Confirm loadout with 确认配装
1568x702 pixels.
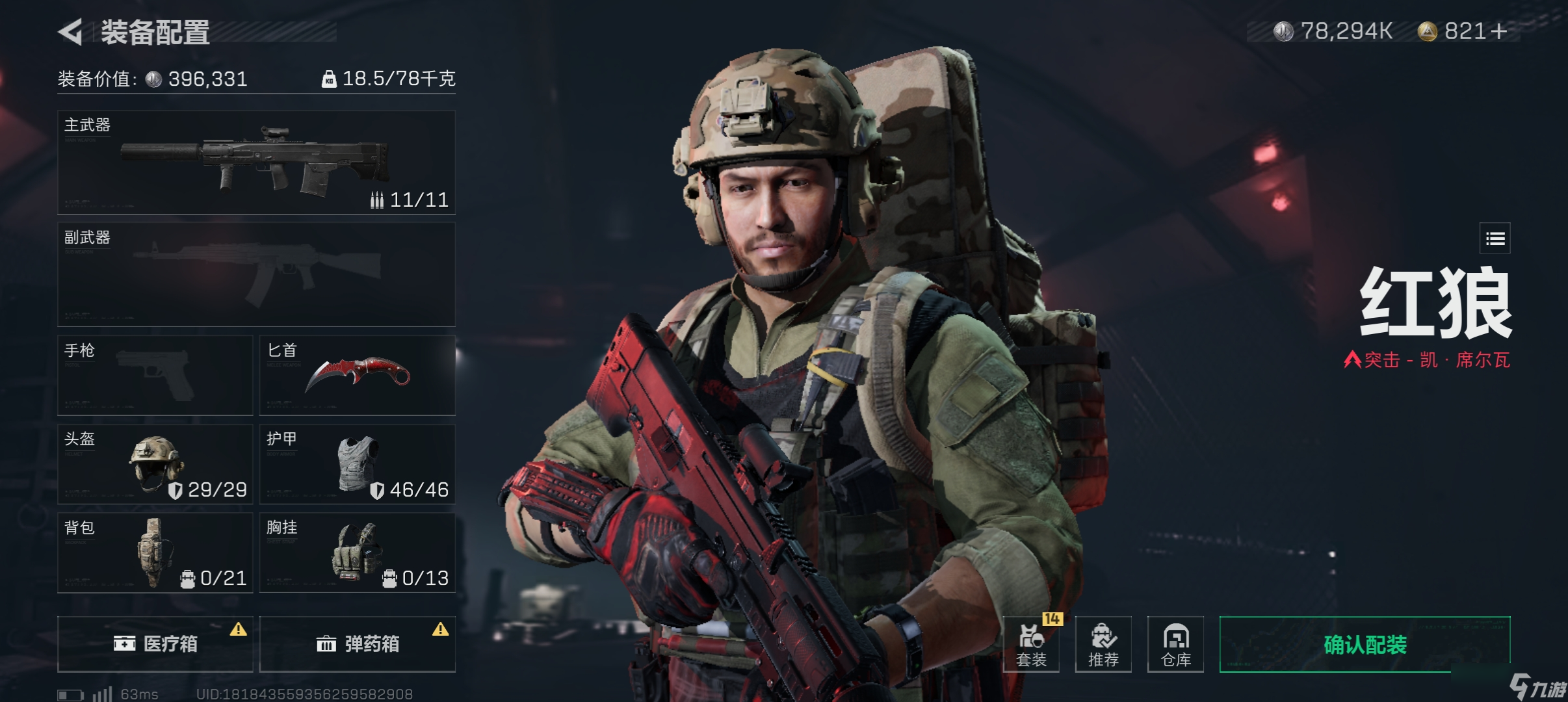[x=1365, y=644]
